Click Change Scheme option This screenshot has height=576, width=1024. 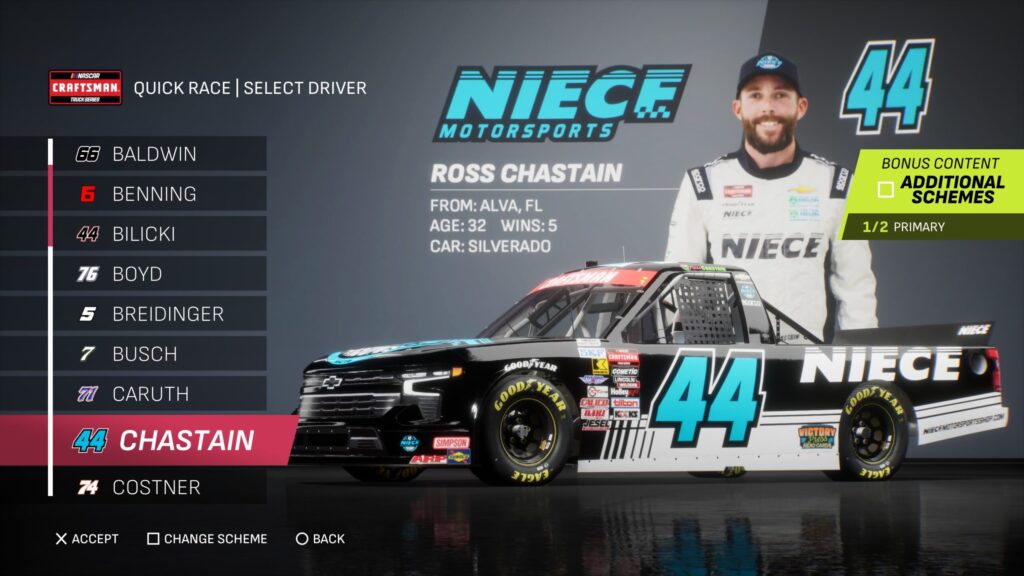pyautogui.click(x=207, y=539)
